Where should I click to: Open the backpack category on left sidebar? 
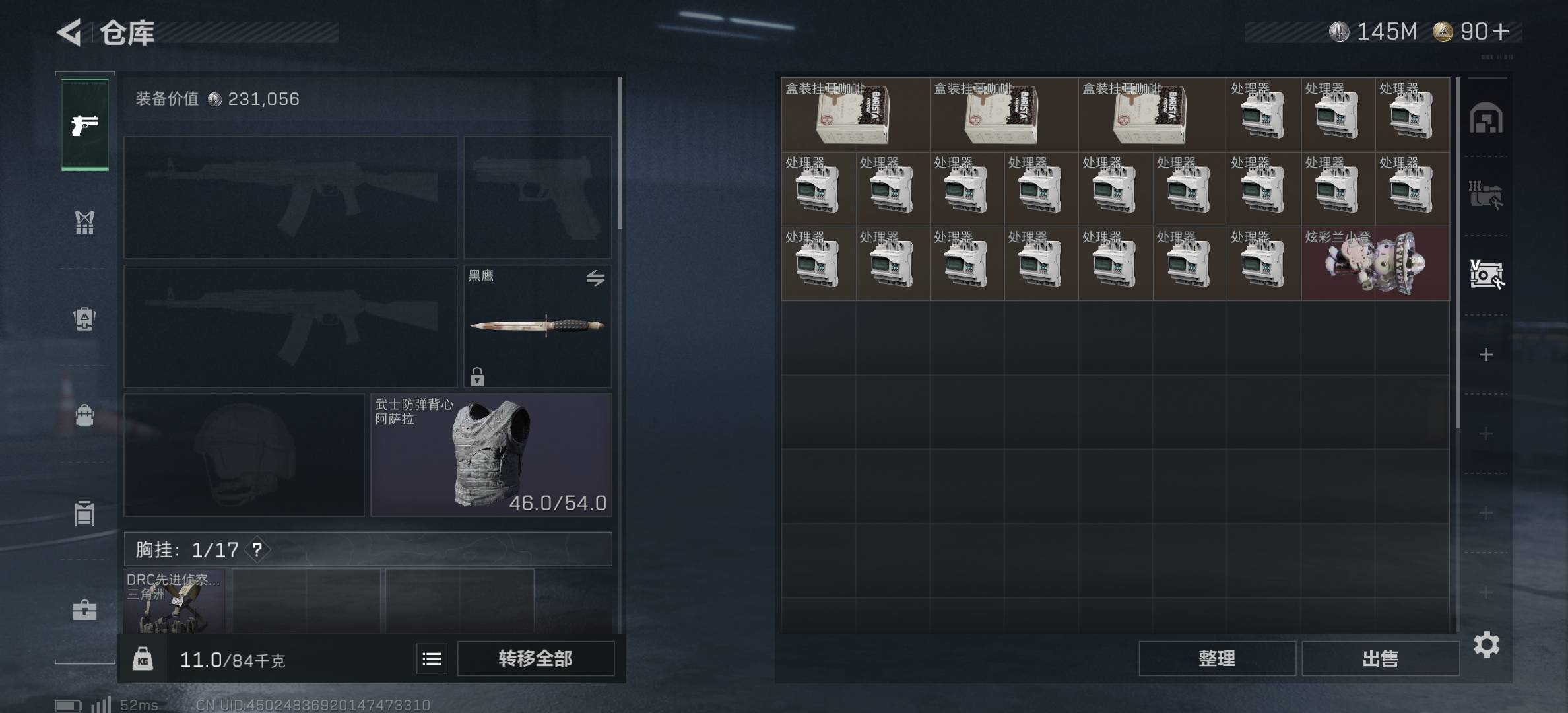84,415
